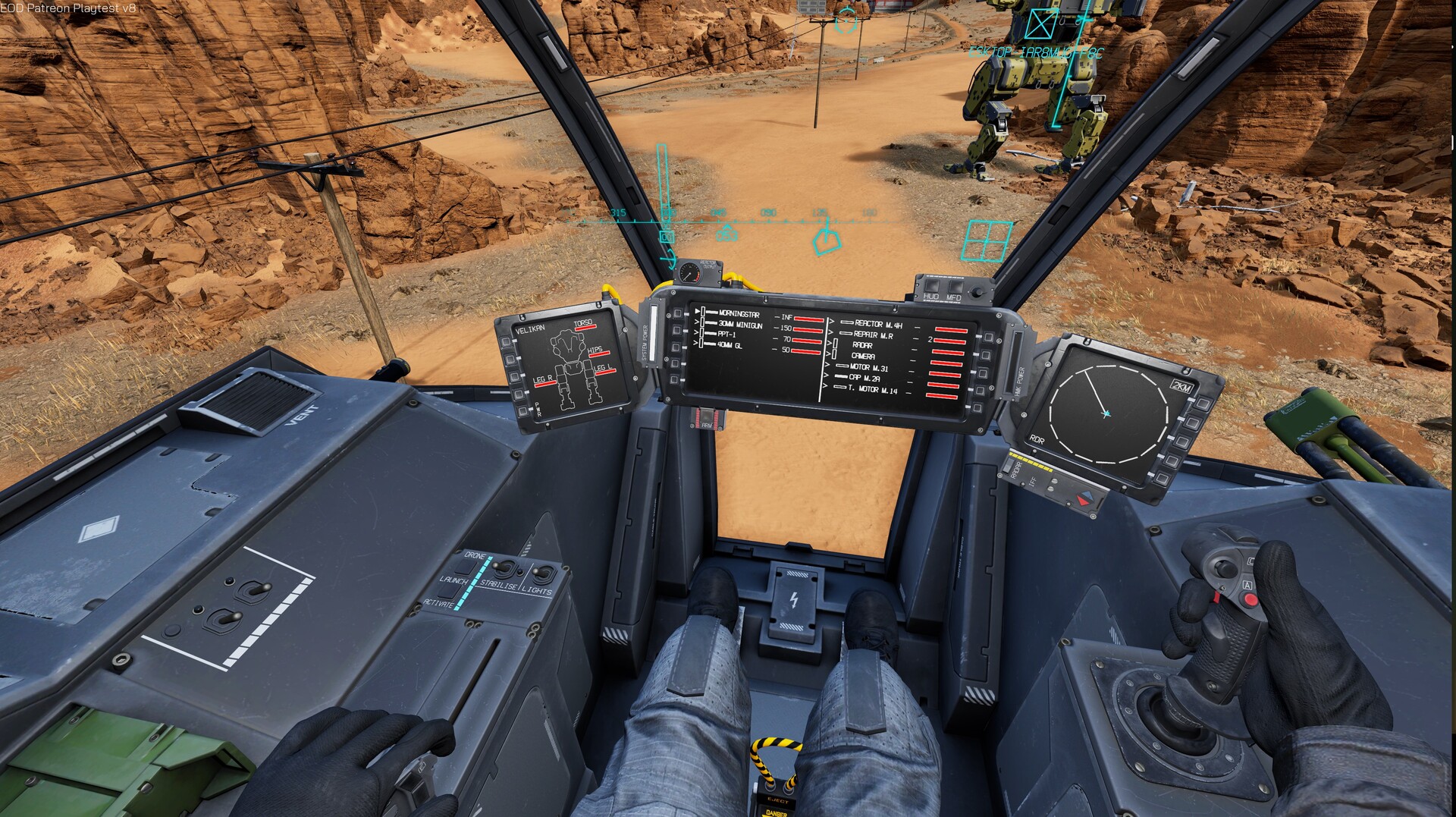Select the CAMERA module entry
This screenshot has width=1456, height=817.
click(x=864, y=356)
